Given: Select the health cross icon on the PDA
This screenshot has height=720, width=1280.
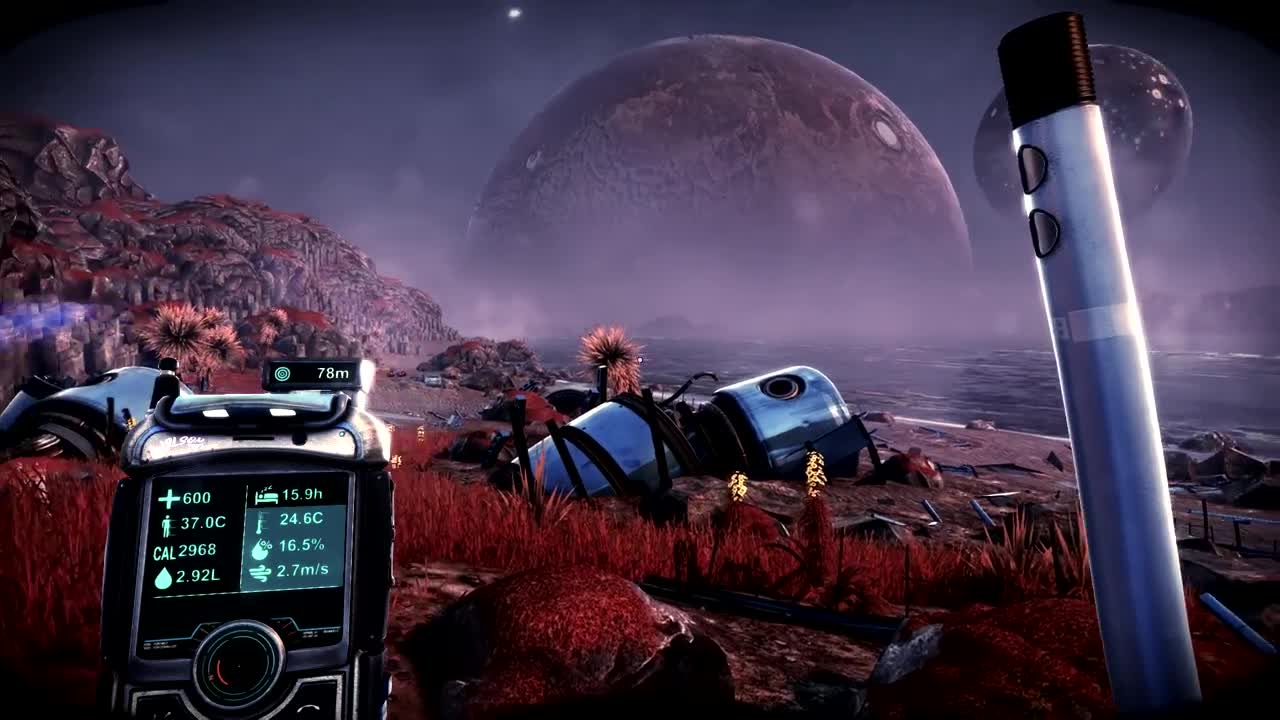Looking at the screenshot, I should [167, 497].
